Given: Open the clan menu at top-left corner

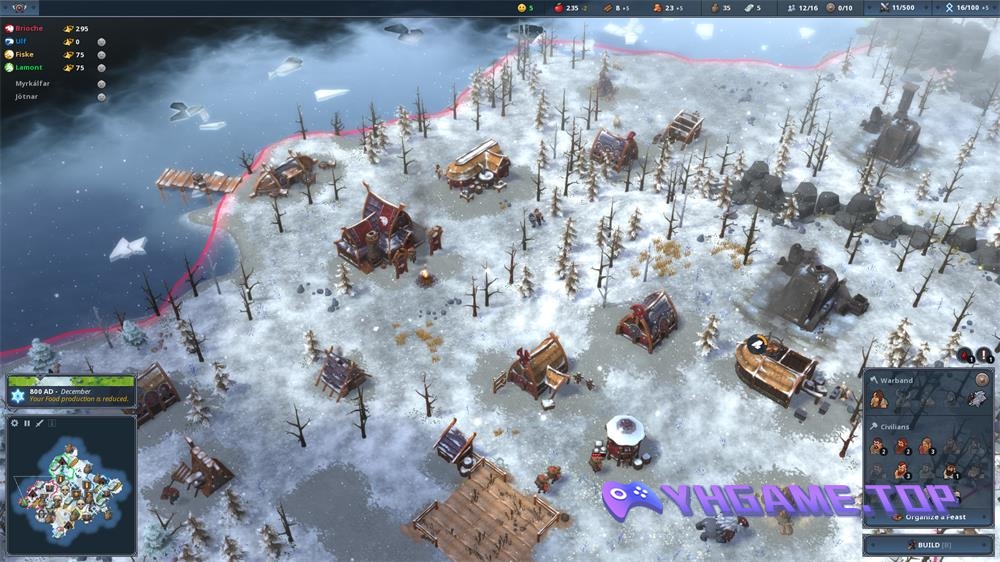Looking at the screenshot, I should (x=20, y=7).
